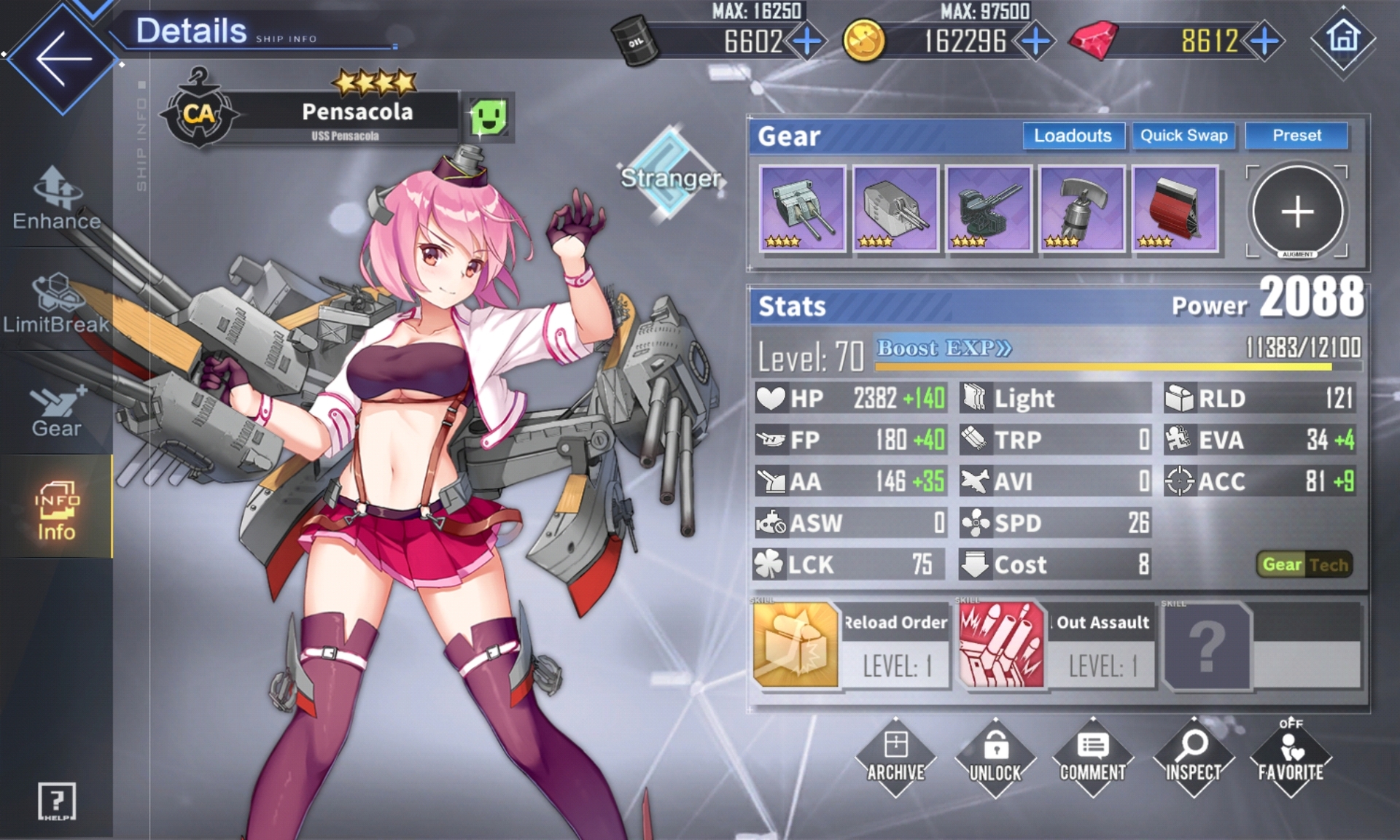1400x840 pixels.
Task: Open gear Loadouts
Action: point(1073,136)
